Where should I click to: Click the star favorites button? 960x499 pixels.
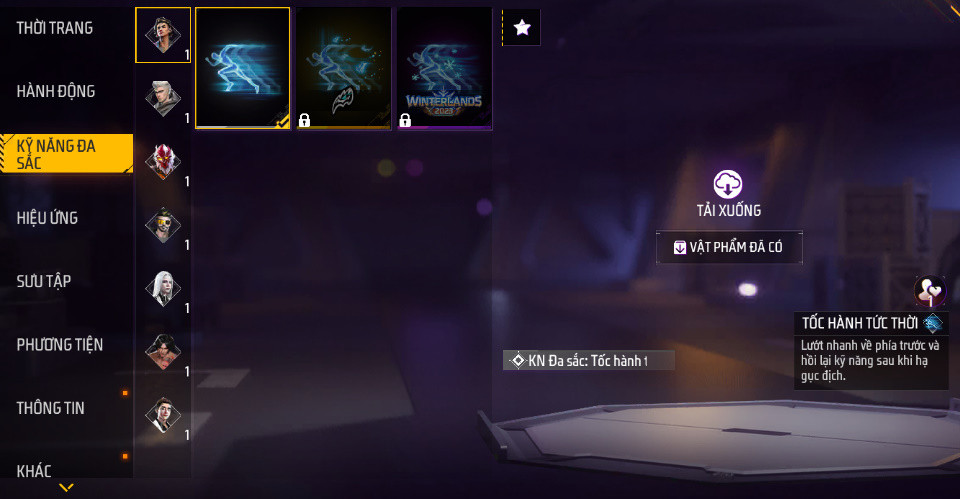click(x=521, y=28)
